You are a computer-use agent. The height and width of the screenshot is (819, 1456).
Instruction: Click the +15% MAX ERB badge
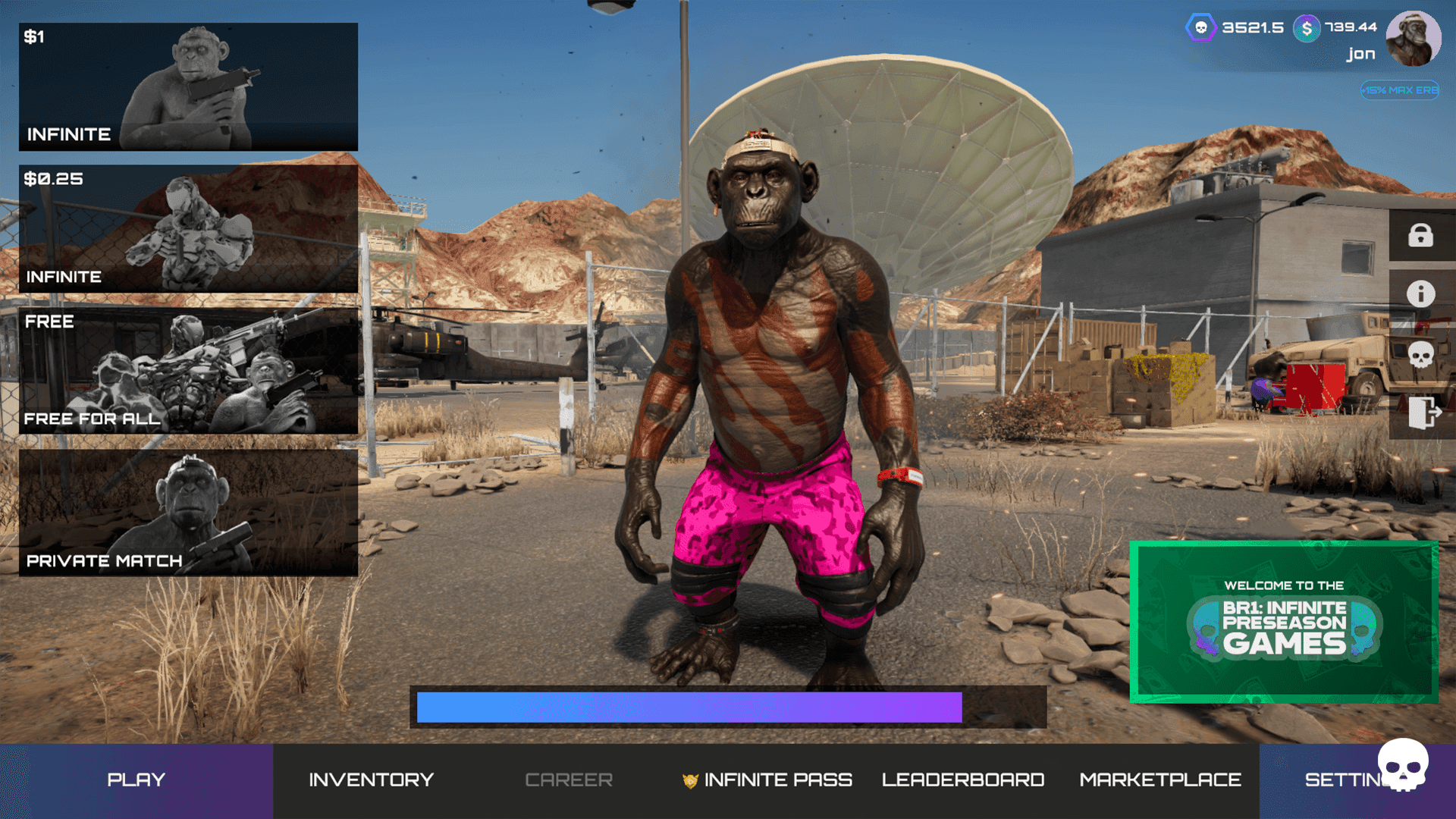[x=1400, y=90]
